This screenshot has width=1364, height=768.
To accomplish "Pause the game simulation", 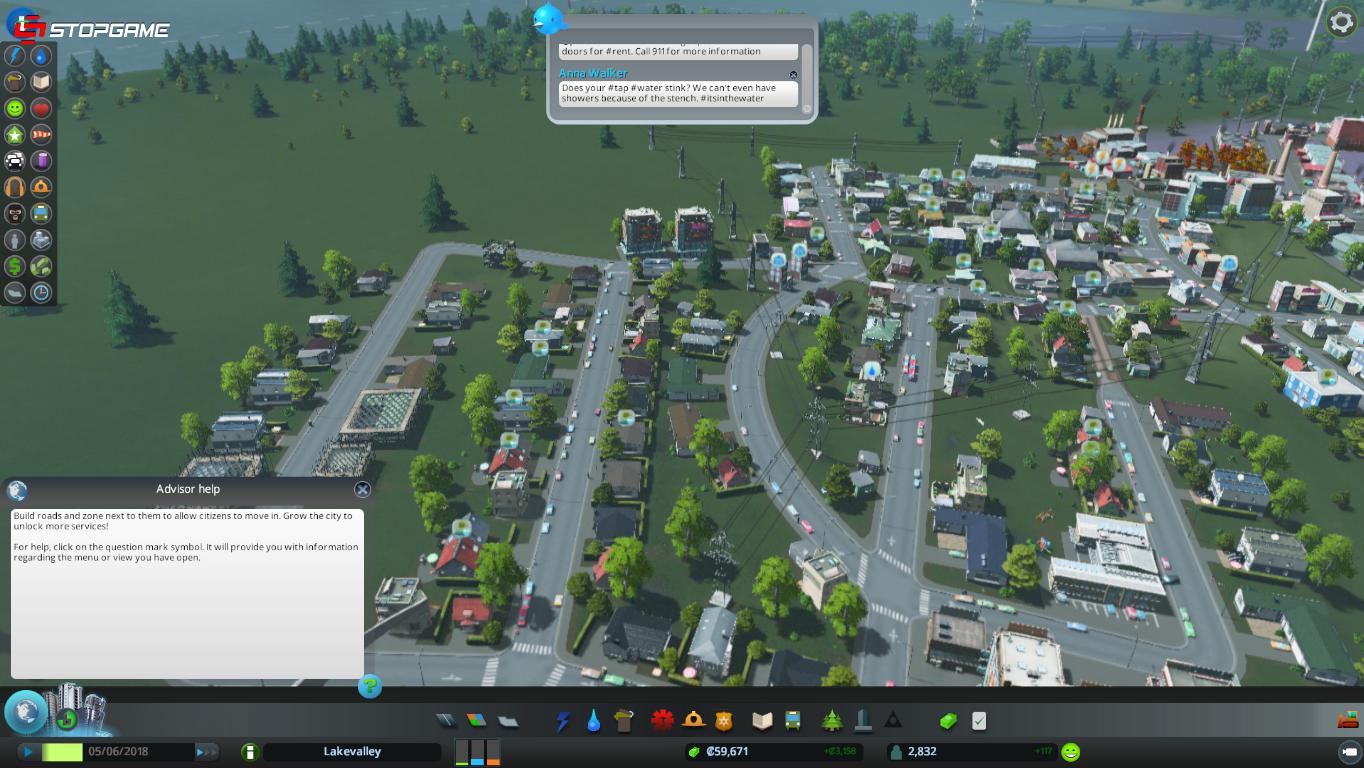I will (x=27, y=750).
